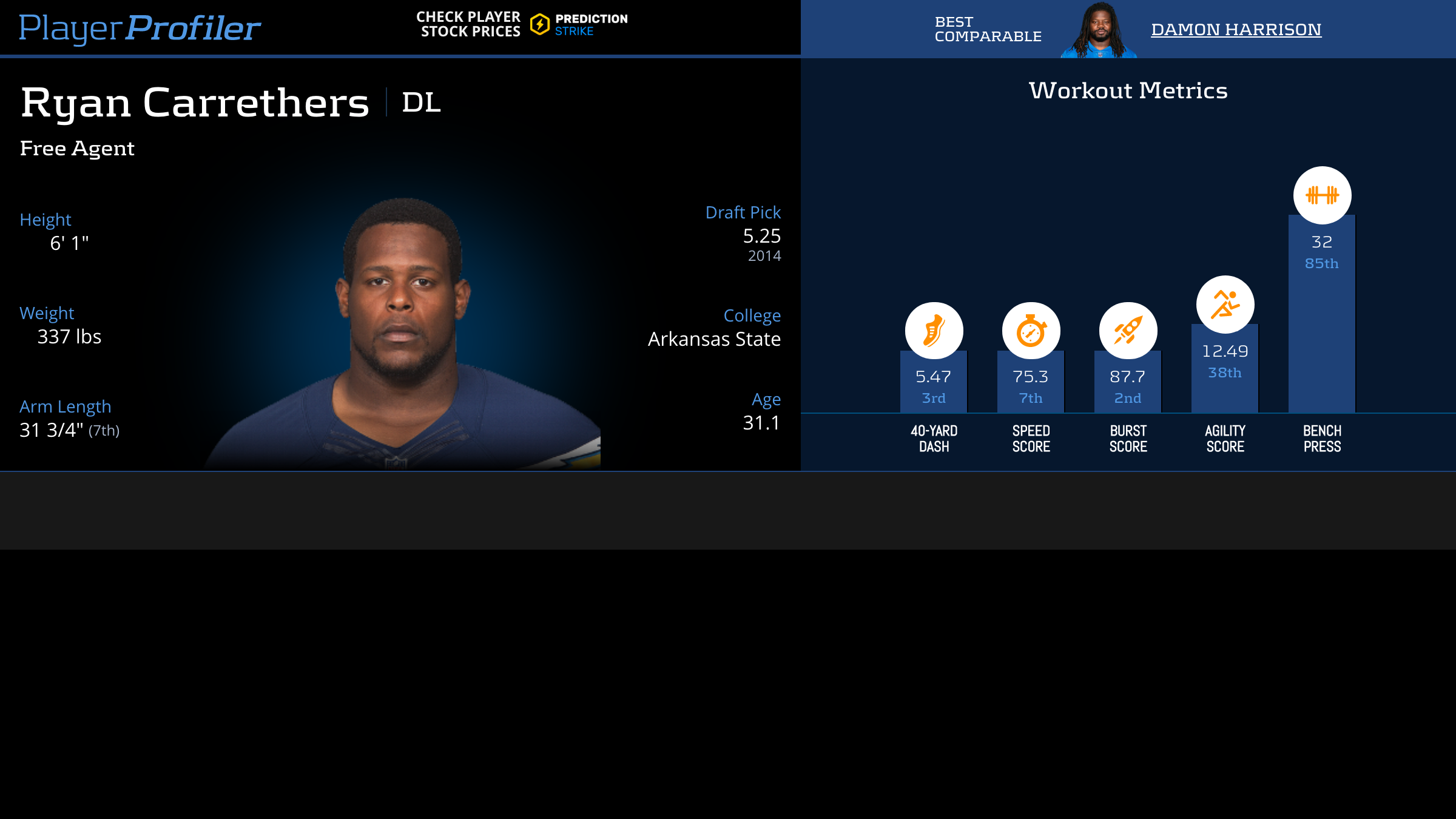The image size is (1456, 819).
Task: Click Damon Harrison's headshot thumbnail
Action: tap(1099, 30)
